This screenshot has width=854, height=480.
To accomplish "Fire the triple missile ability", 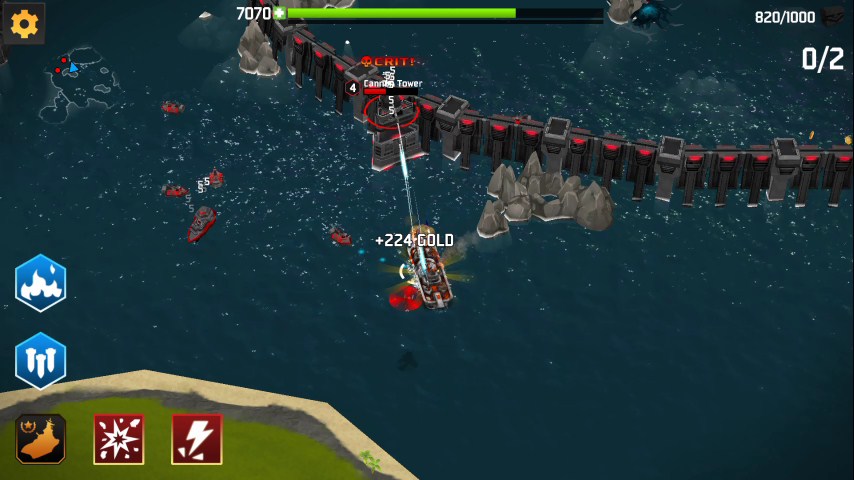I will pyautogui.click(x=41, y=361).
